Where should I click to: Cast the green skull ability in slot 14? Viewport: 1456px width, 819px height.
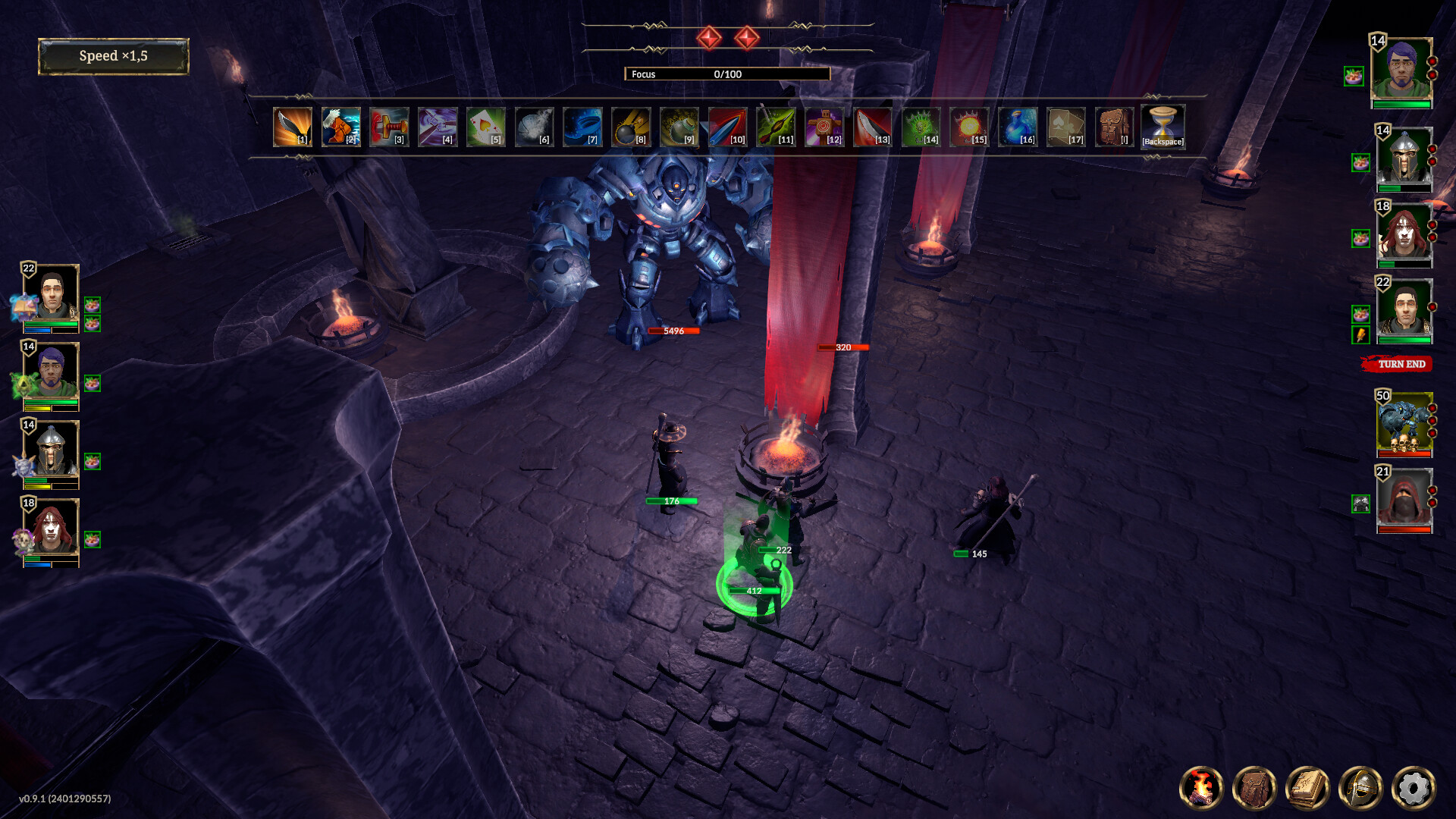tap(921, 127)
